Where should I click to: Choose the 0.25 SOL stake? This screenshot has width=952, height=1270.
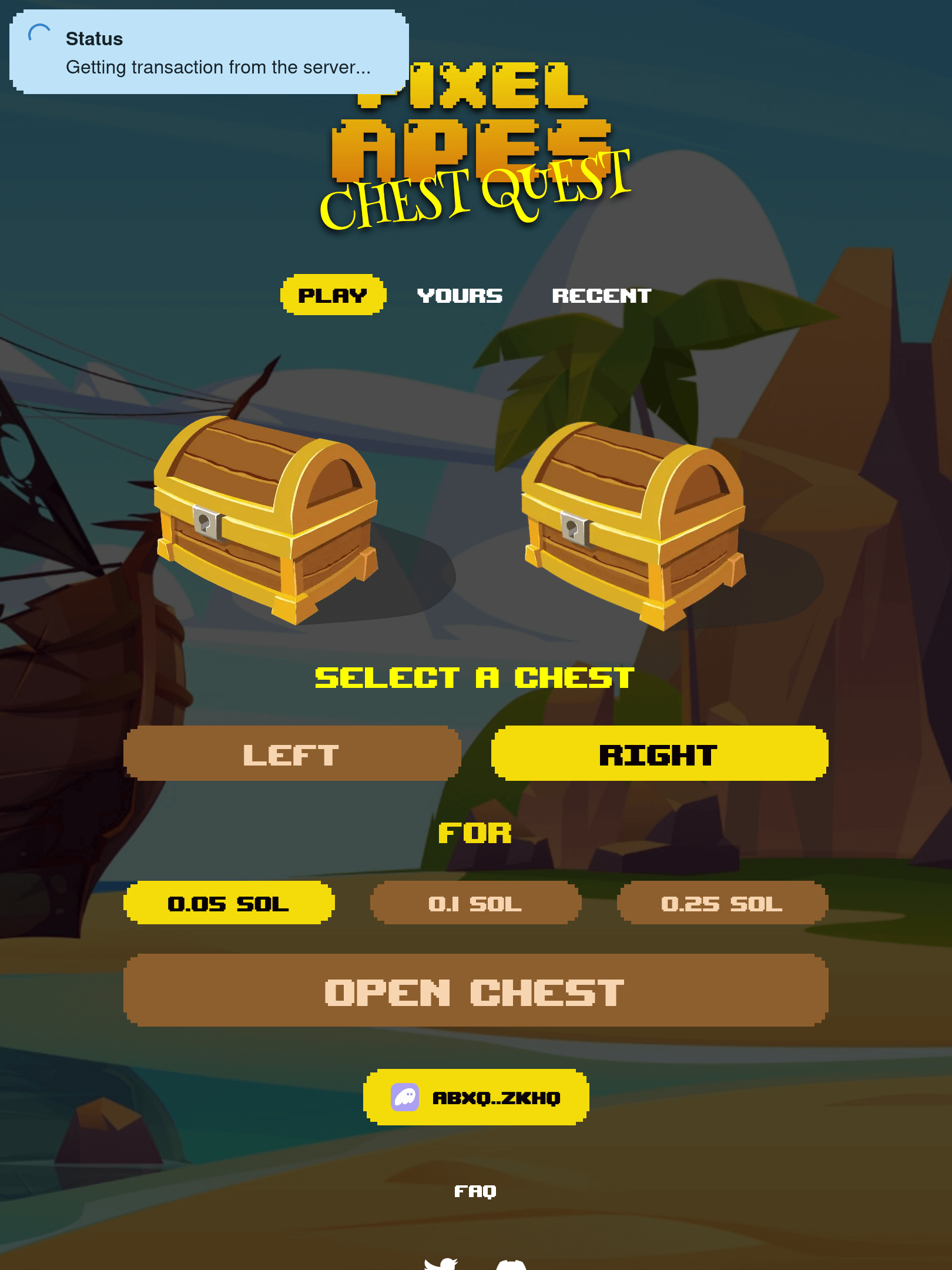pyautogui.click(x=723, y=904)
